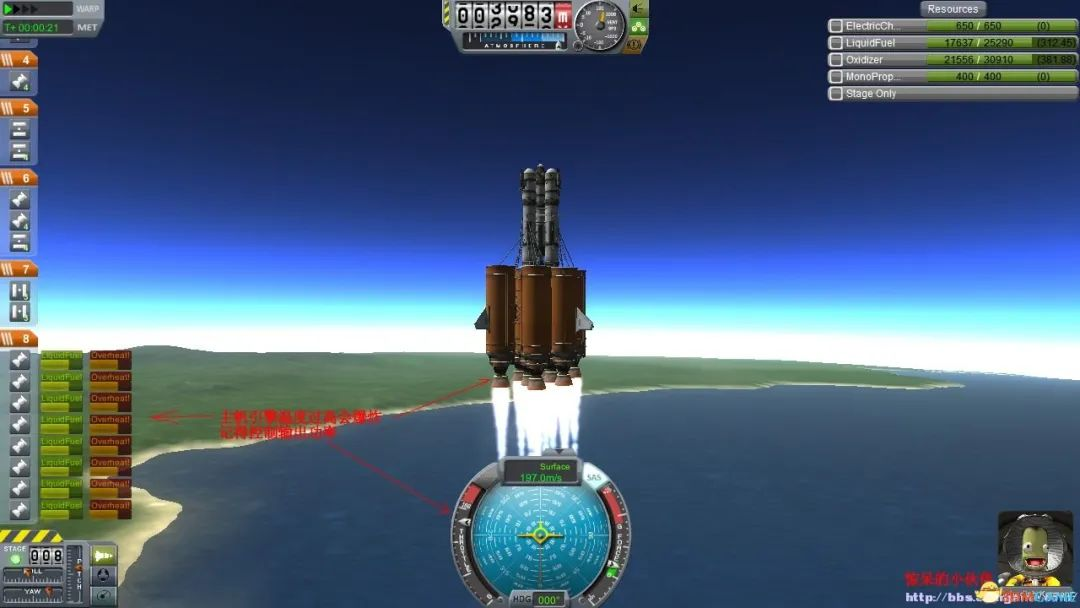Toggle the green lights button beside altimeter

tap(637, 27)
